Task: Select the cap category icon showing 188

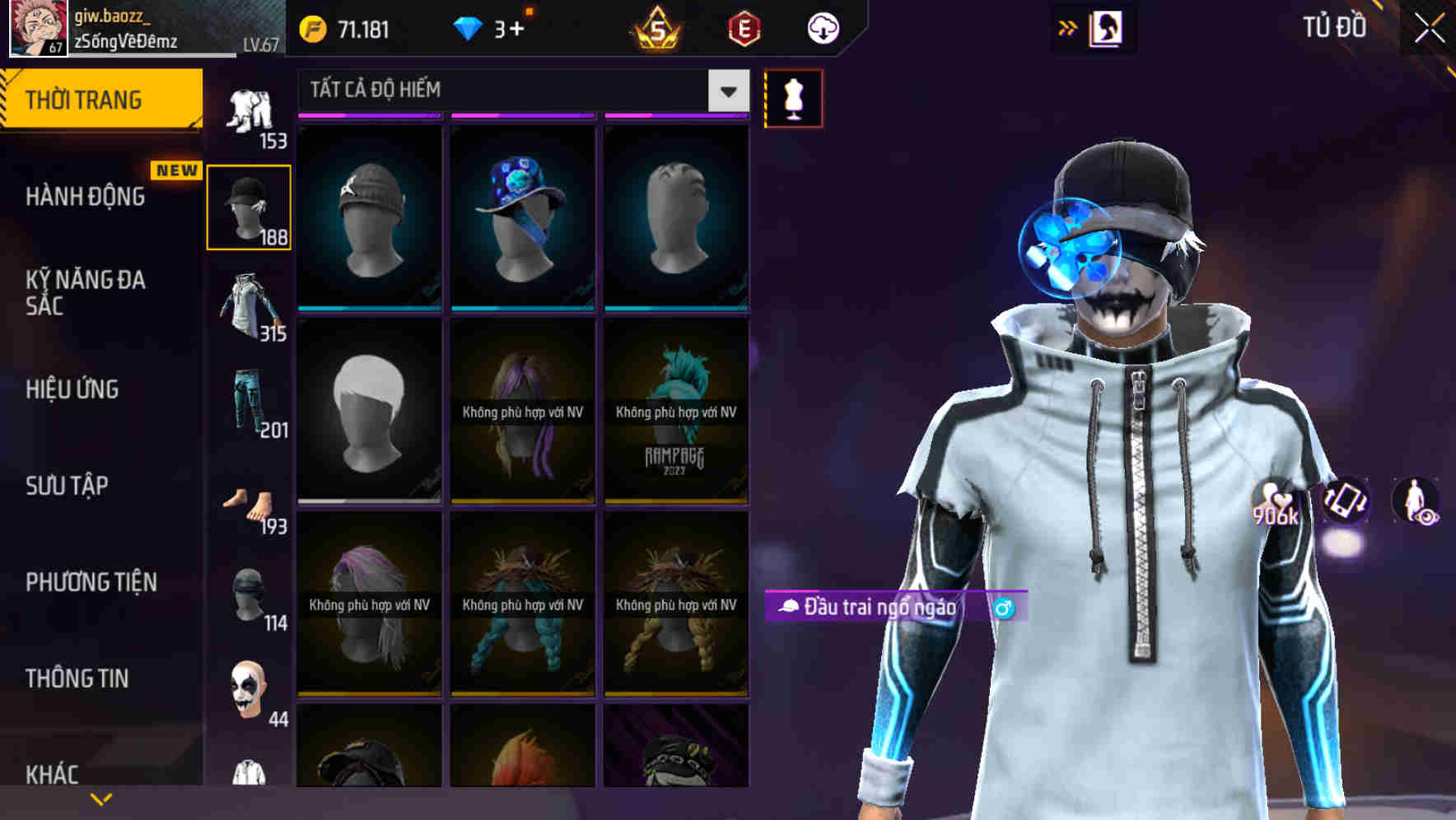Action: [250, 206]
